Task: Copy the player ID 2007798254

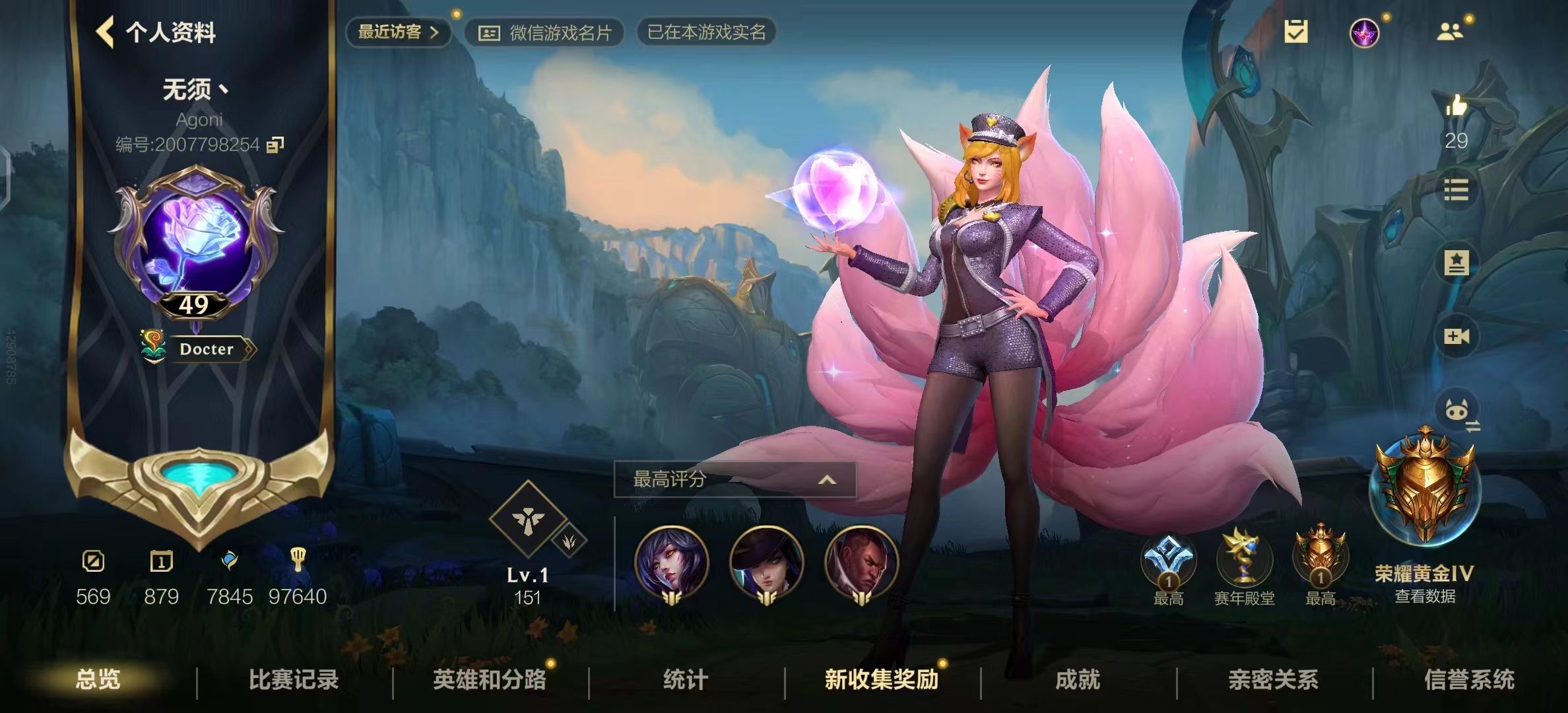Action: [275, 144]
